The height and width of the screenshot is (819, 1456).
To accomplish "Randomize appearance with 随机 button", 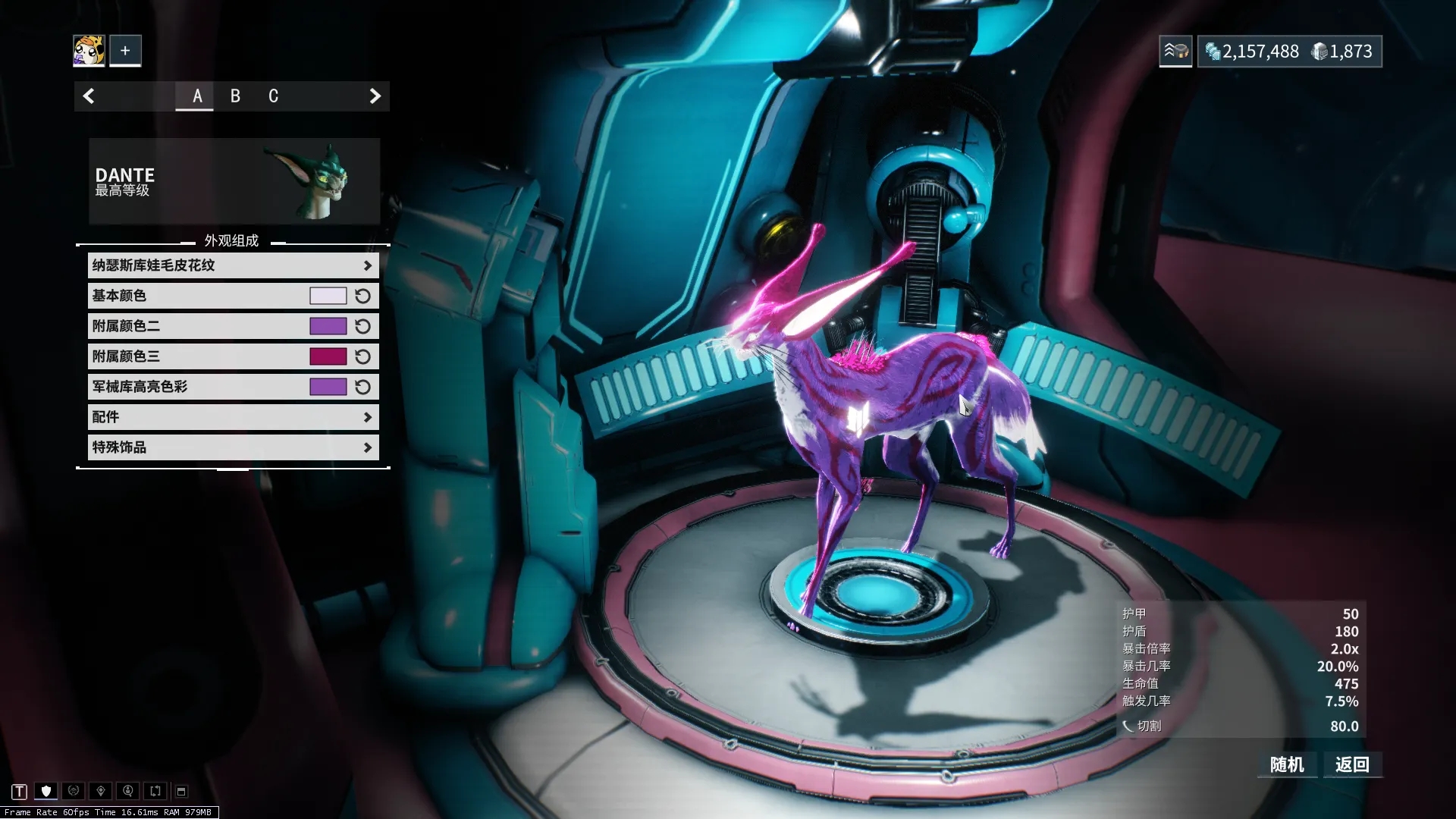I will click(x=1287, y=764).
